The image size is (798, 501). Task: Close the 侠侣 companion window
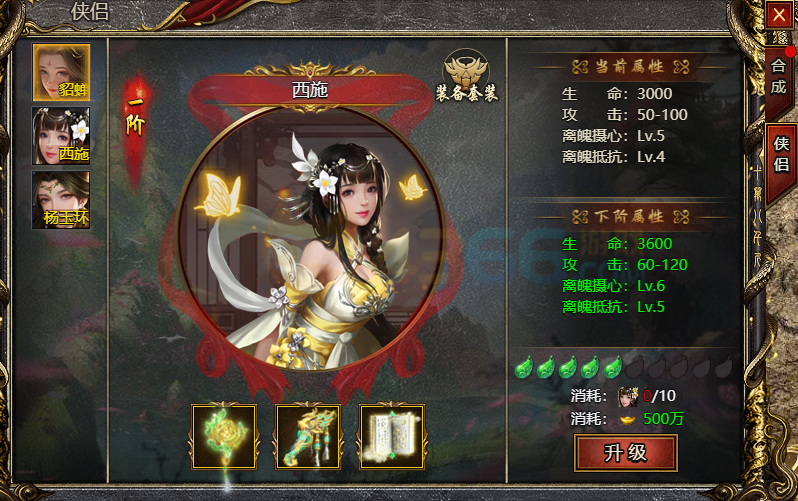pos(779,15)
